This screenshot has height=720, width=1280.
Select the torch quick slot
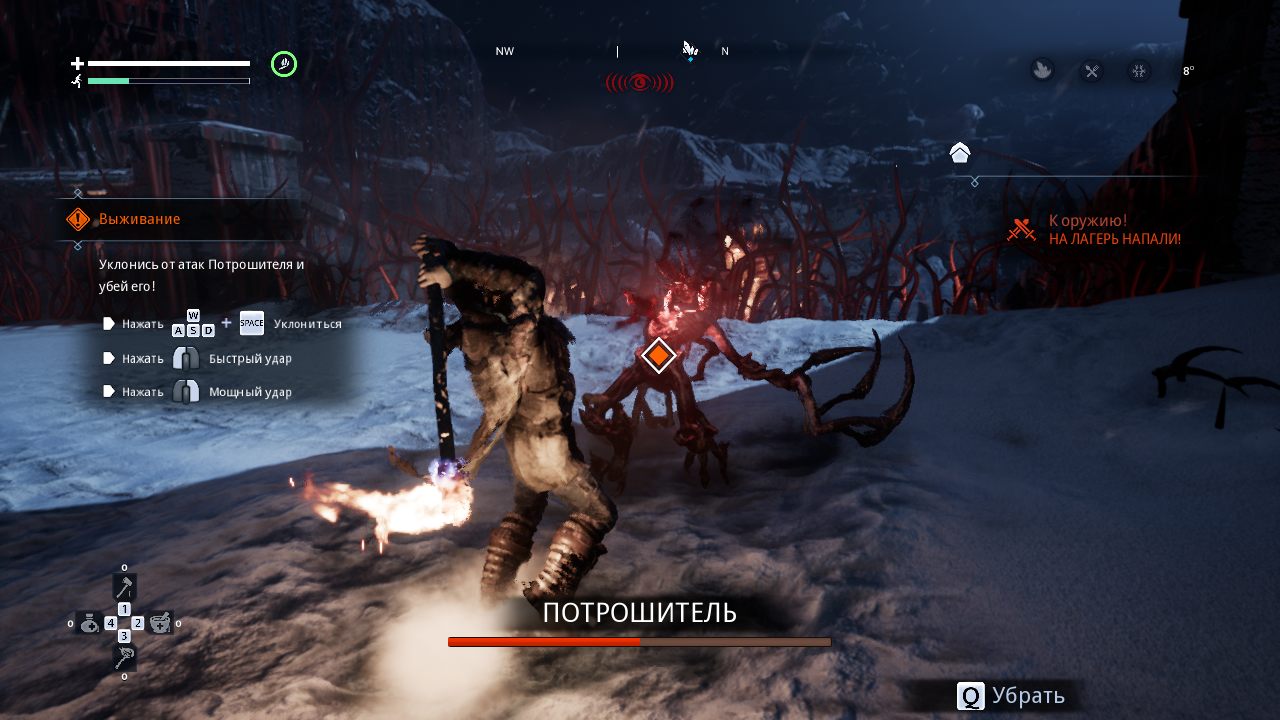click(x=124, y=657)
